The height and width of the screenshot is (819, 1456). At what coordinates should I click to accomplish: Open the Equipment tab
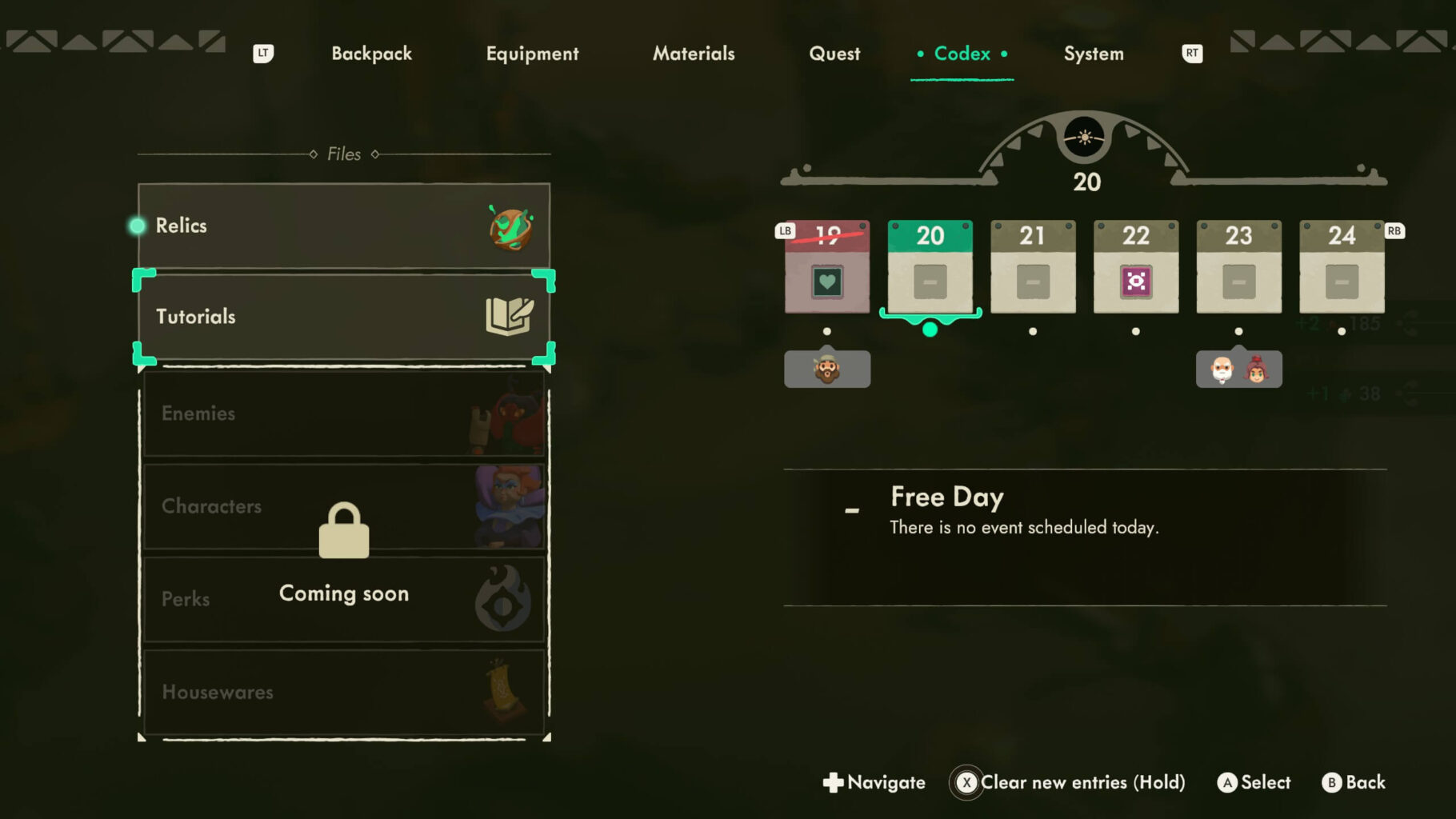(x=532, y=54)
